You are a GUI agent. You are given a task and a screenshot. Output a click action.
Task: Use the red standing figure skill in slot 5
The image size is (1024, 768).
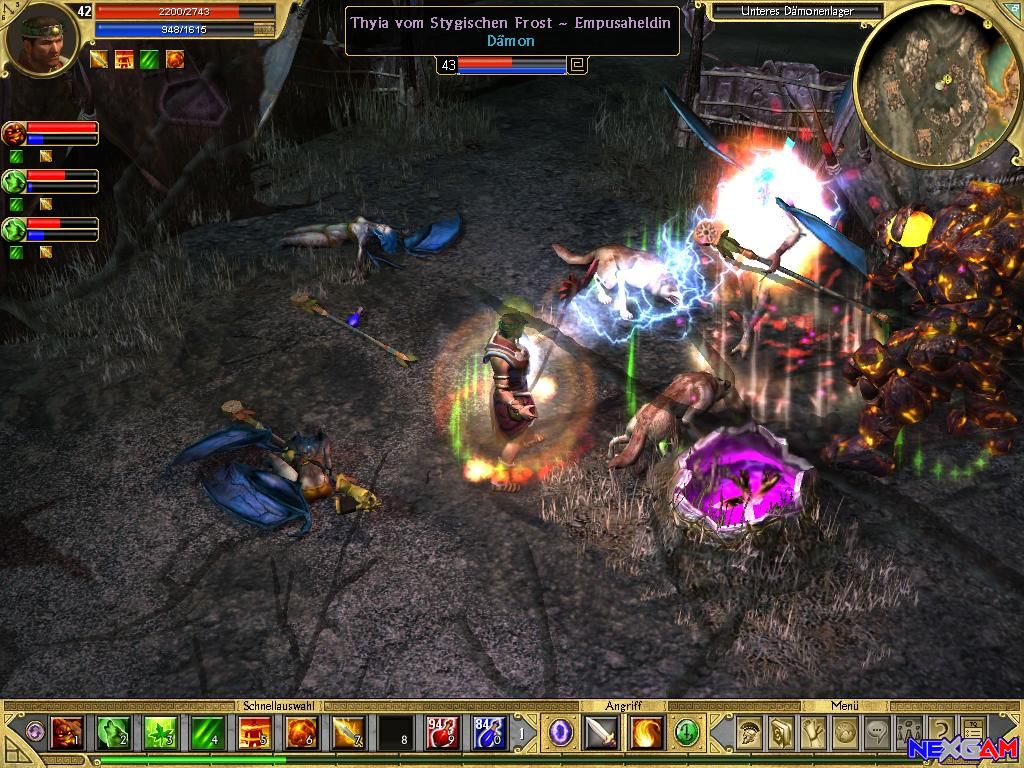(254, 734)
